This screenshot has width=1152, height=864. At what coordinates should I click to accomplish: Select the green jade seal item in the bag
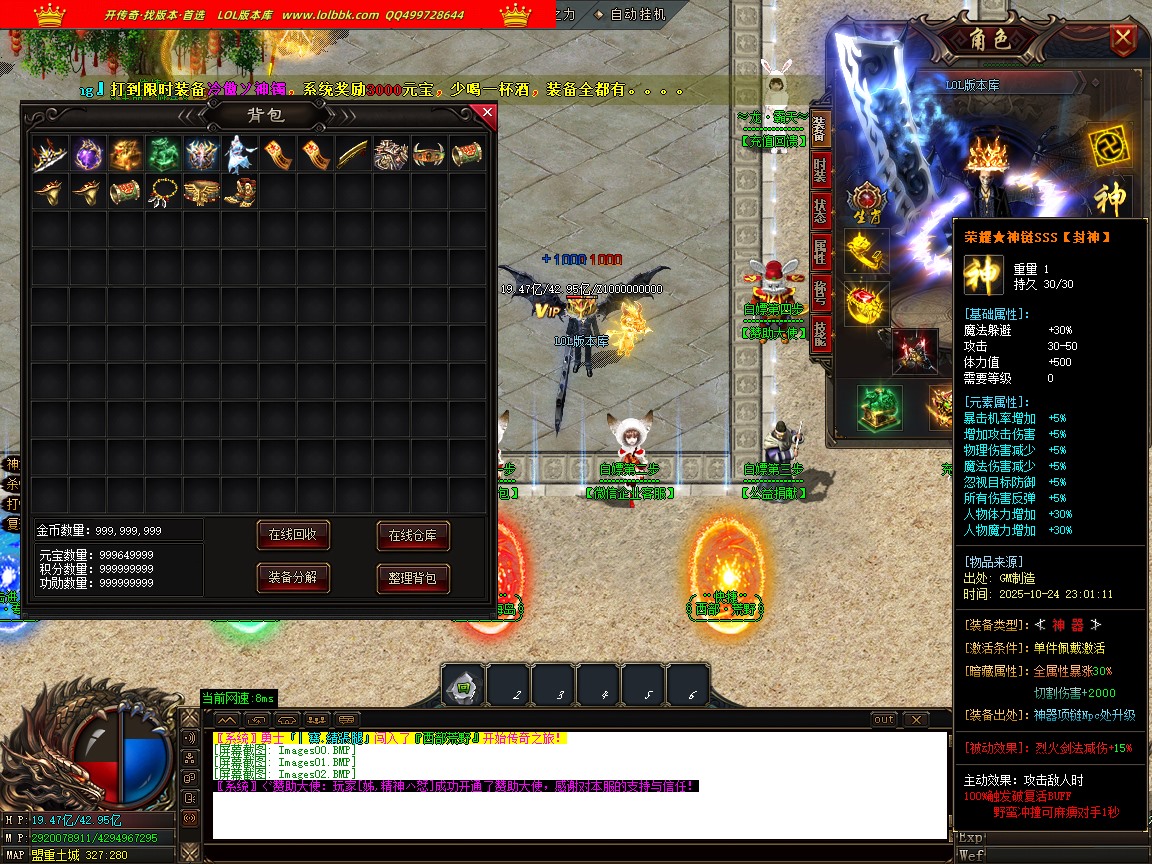164,155
